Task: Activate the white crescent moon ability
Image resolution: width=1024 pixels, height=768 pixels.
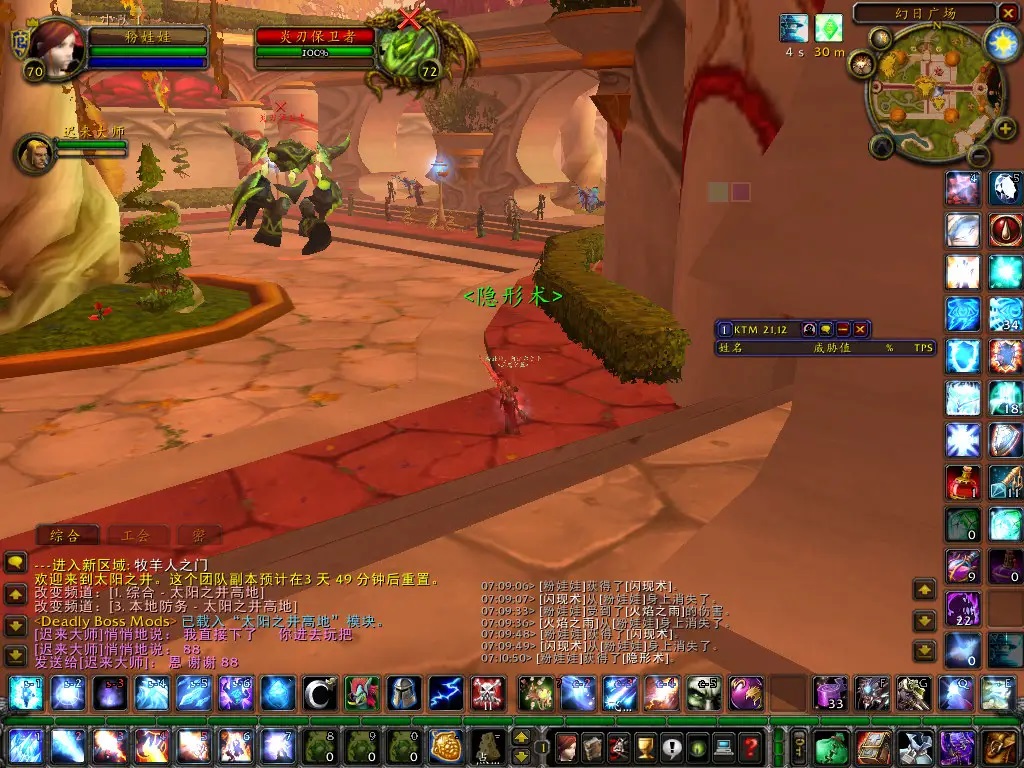Action: [320, 693]
